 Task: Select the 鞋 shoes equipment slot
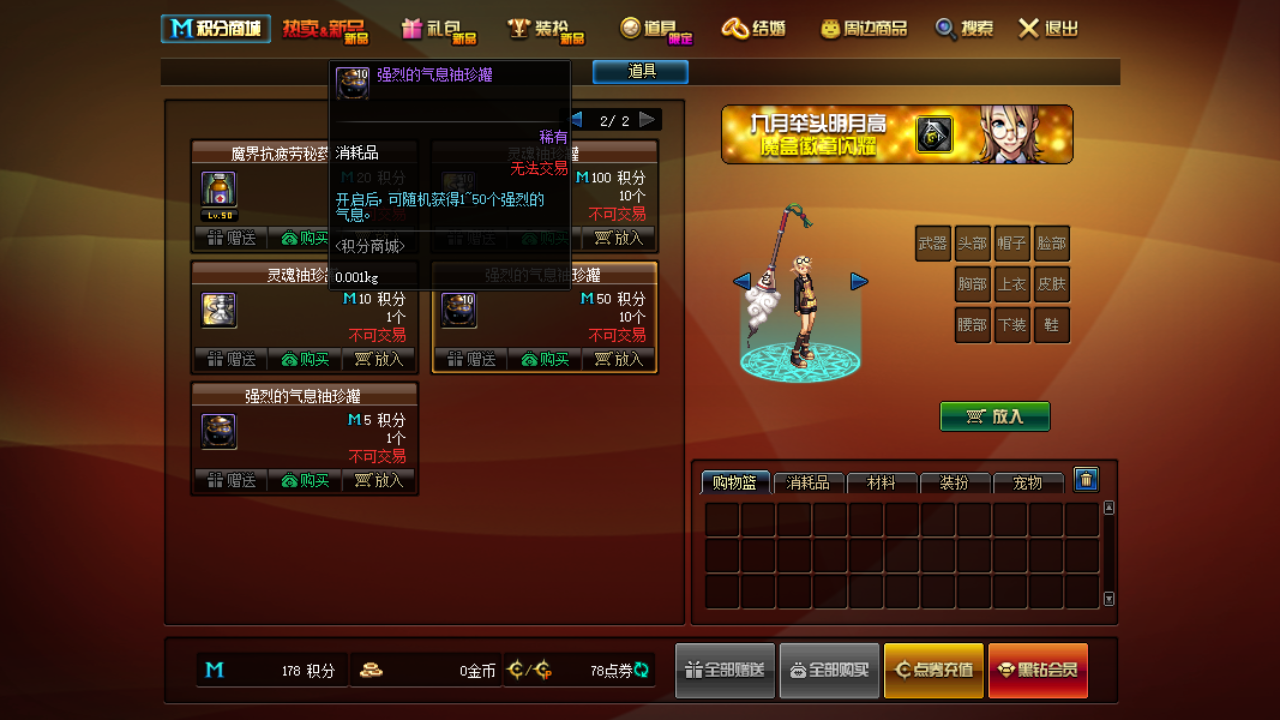tap(1051, 325)
